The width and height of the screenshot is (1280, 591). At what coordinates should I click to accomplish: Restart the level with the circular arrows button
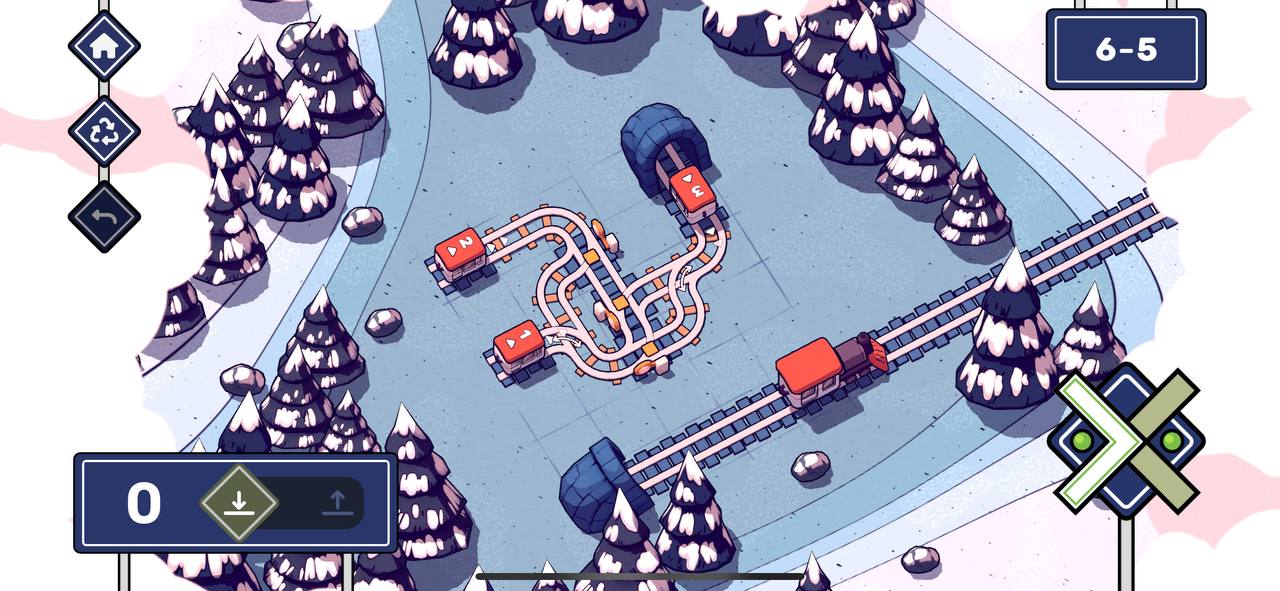(x=104, y=131)
